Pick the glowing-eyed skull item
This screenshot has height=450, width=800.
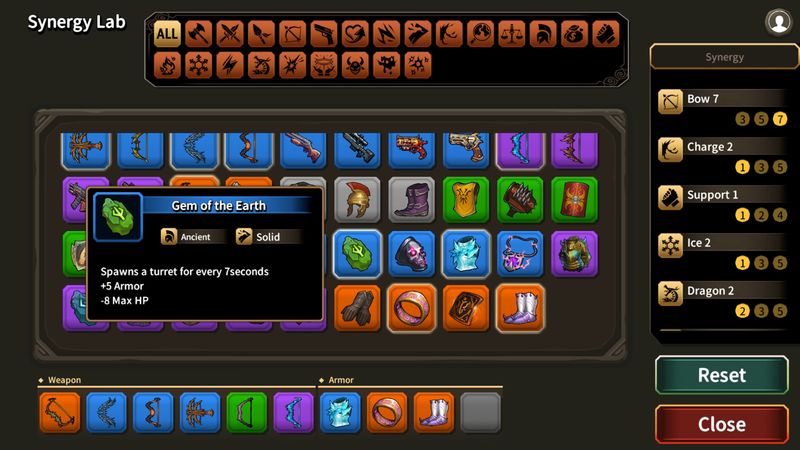point(411,254)
